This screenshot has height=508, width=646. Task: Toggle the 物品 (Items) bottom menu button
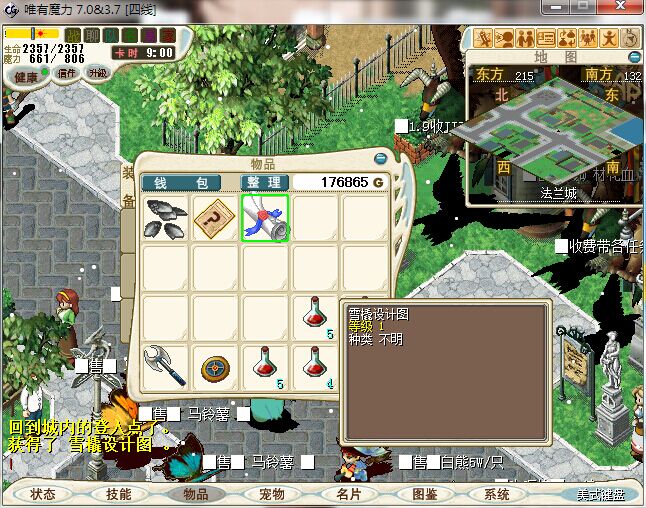[x=195, y=494]
